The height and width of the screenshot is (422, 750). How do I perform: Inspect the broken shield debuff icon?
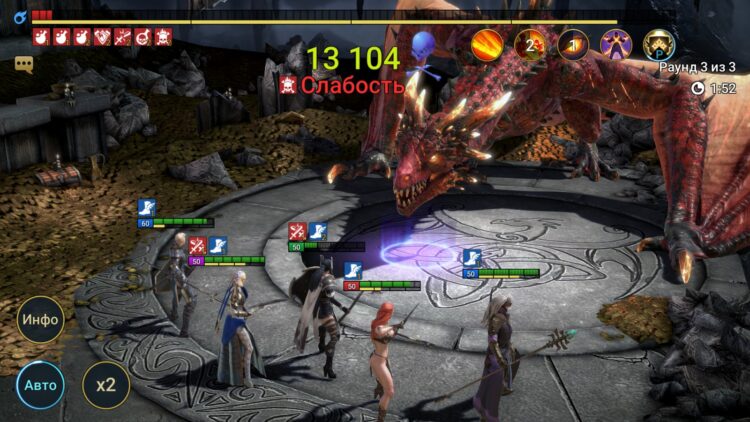click(x=102, y=37)
